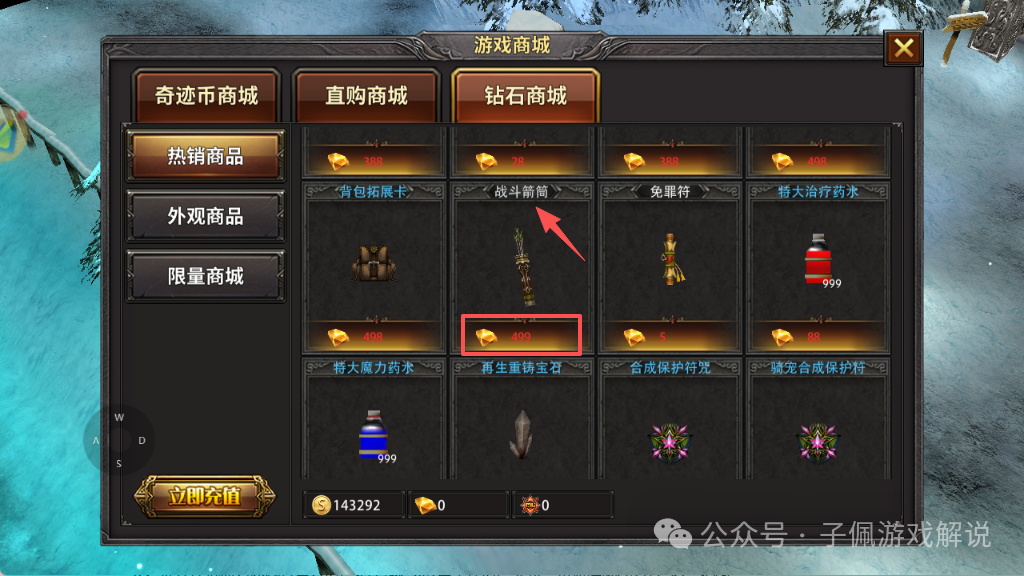Switch to the 奇迹币商城 tab
1024x576 pixels.
[x=206, y=96]
